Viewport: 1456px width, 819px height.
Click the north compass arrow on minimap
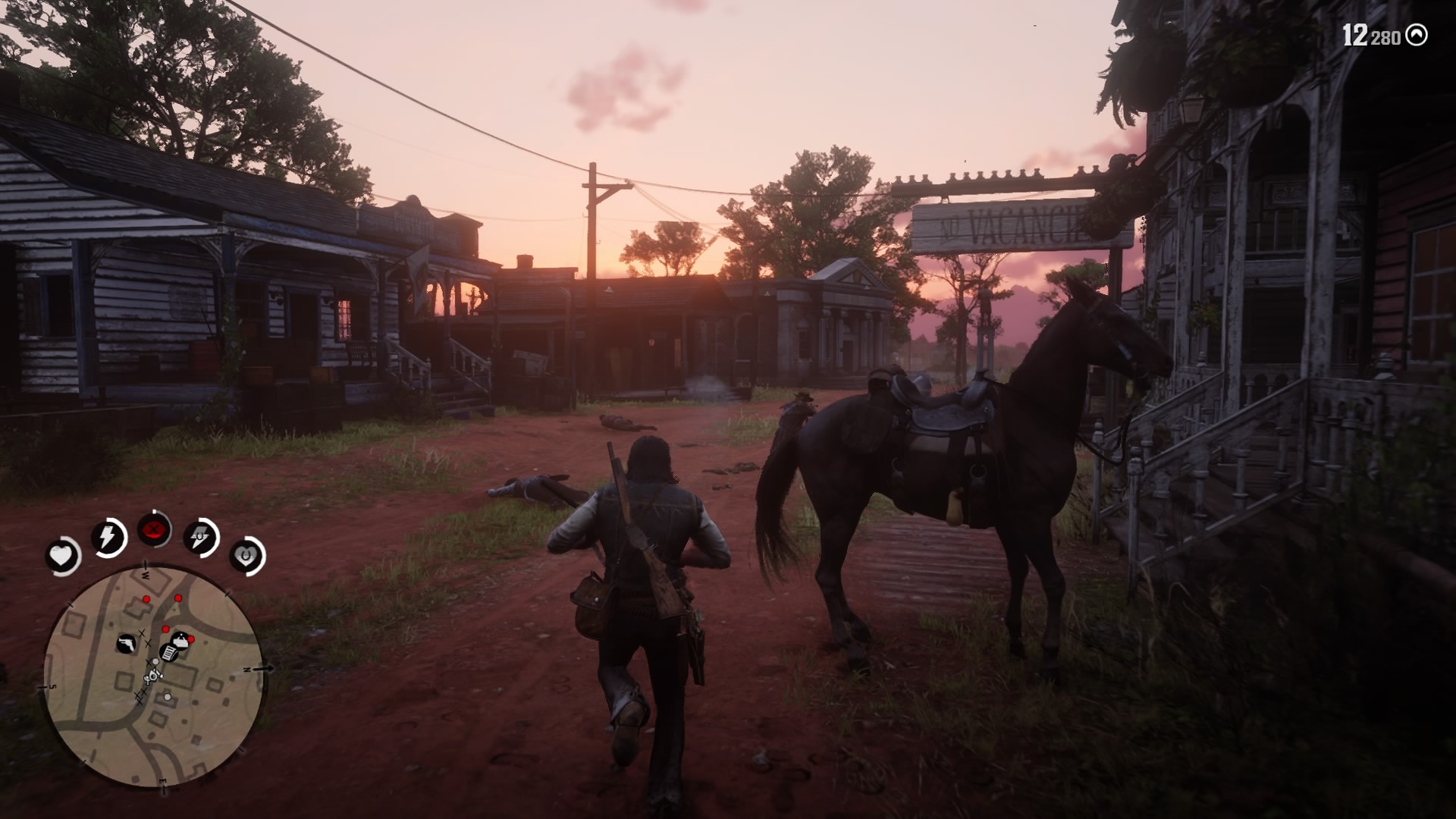click(x=263, y=667)
